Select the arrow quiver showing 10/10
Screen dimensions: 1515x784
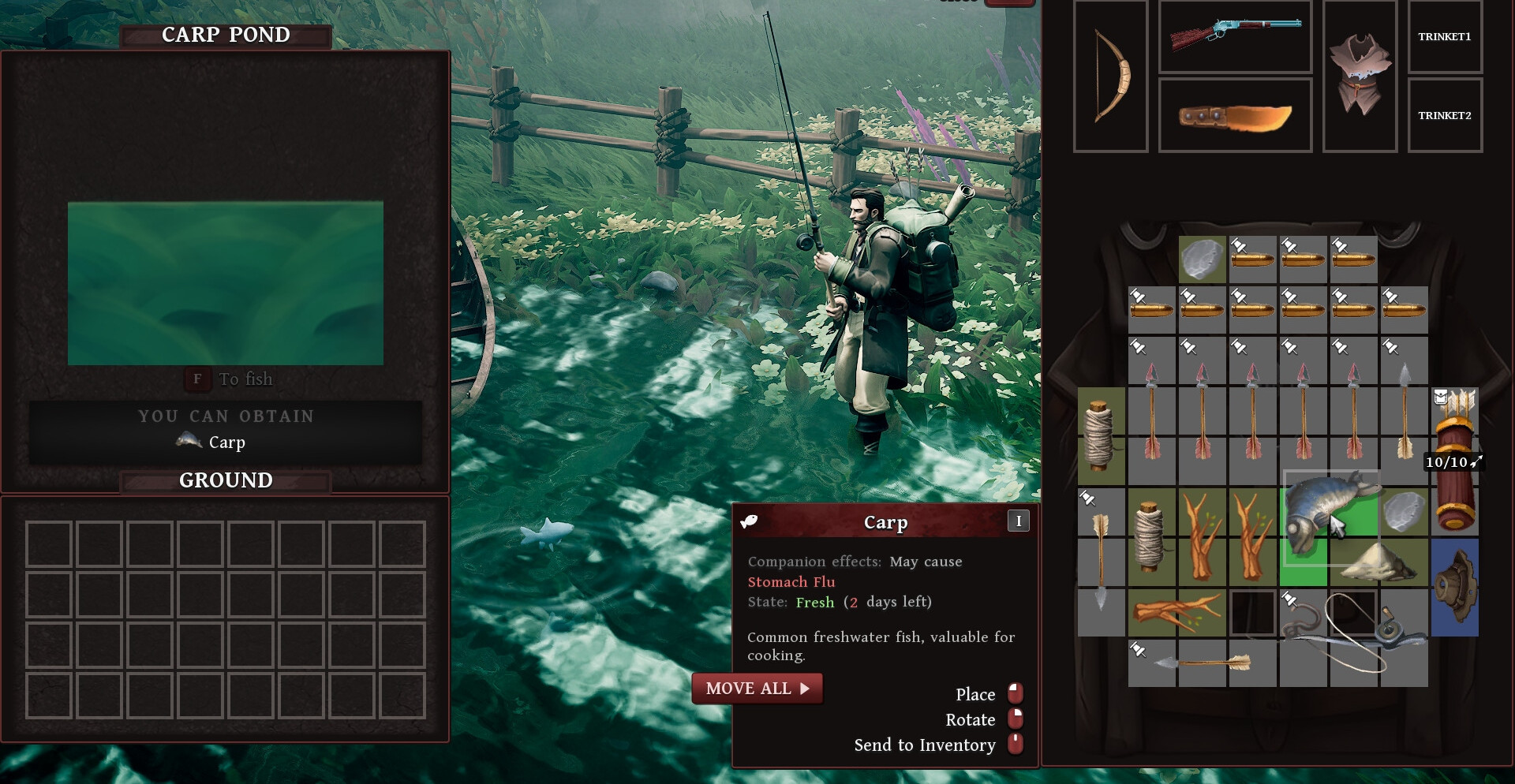(x=1455, y=461)
